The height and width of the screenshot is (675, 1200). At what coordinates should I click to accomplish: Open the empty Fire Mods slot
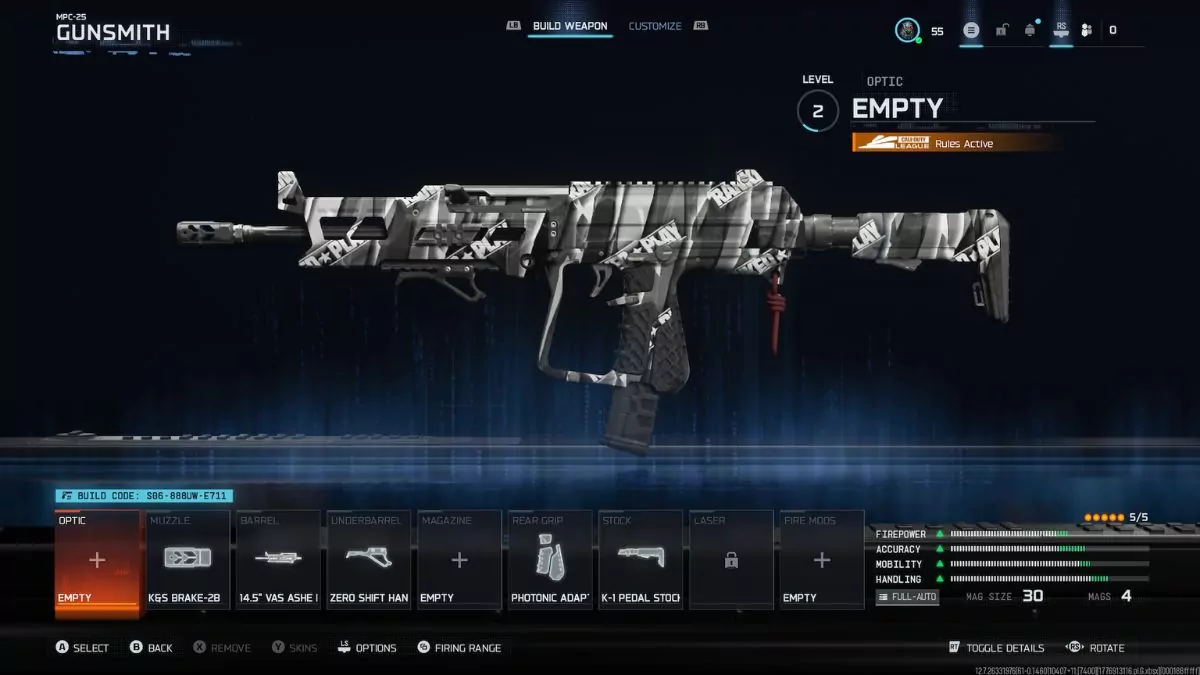click(821, 560)
